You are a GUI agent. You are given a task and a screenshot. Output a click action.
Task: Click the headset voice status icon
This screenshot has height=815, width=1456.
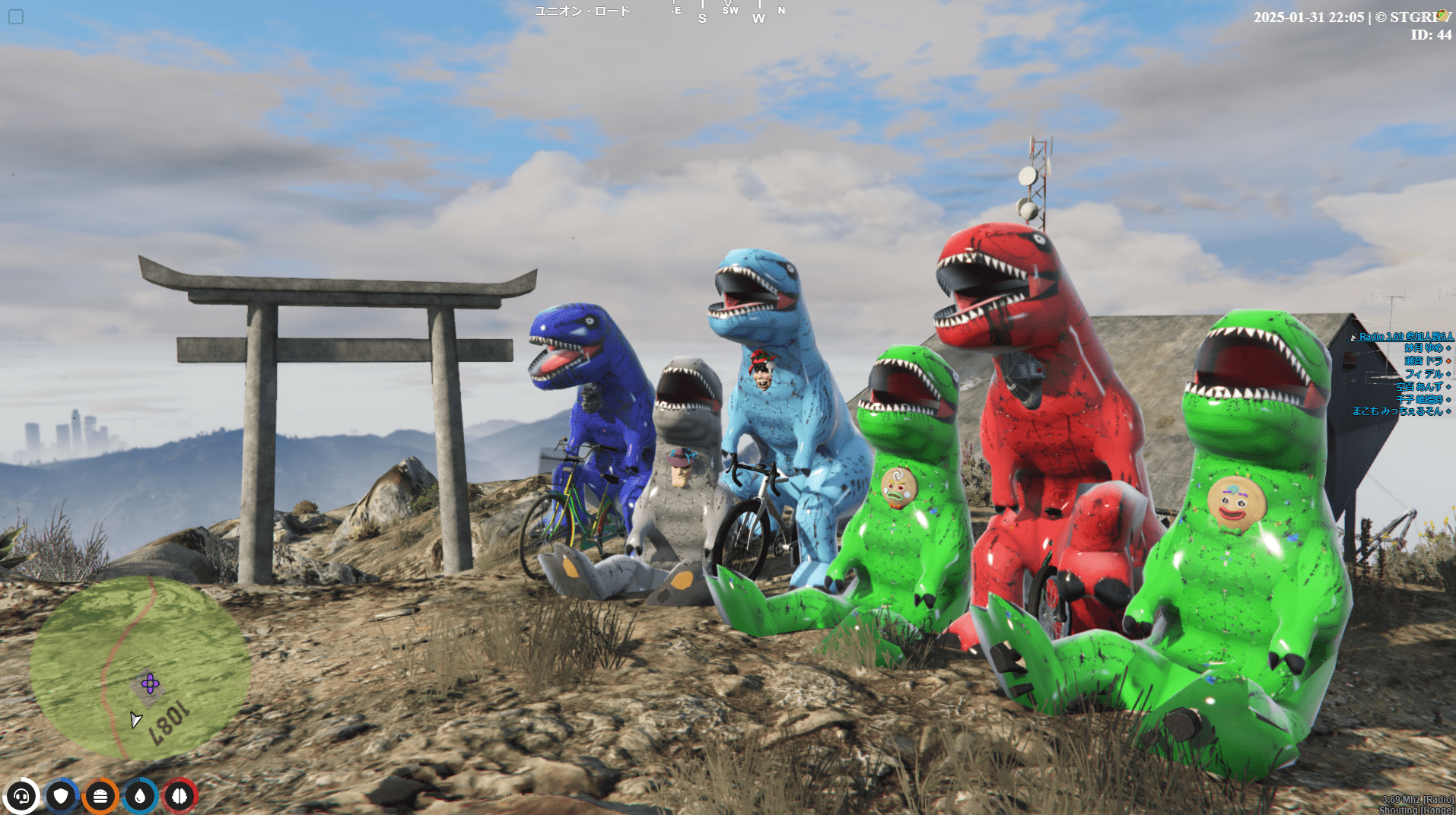(21, 796)
